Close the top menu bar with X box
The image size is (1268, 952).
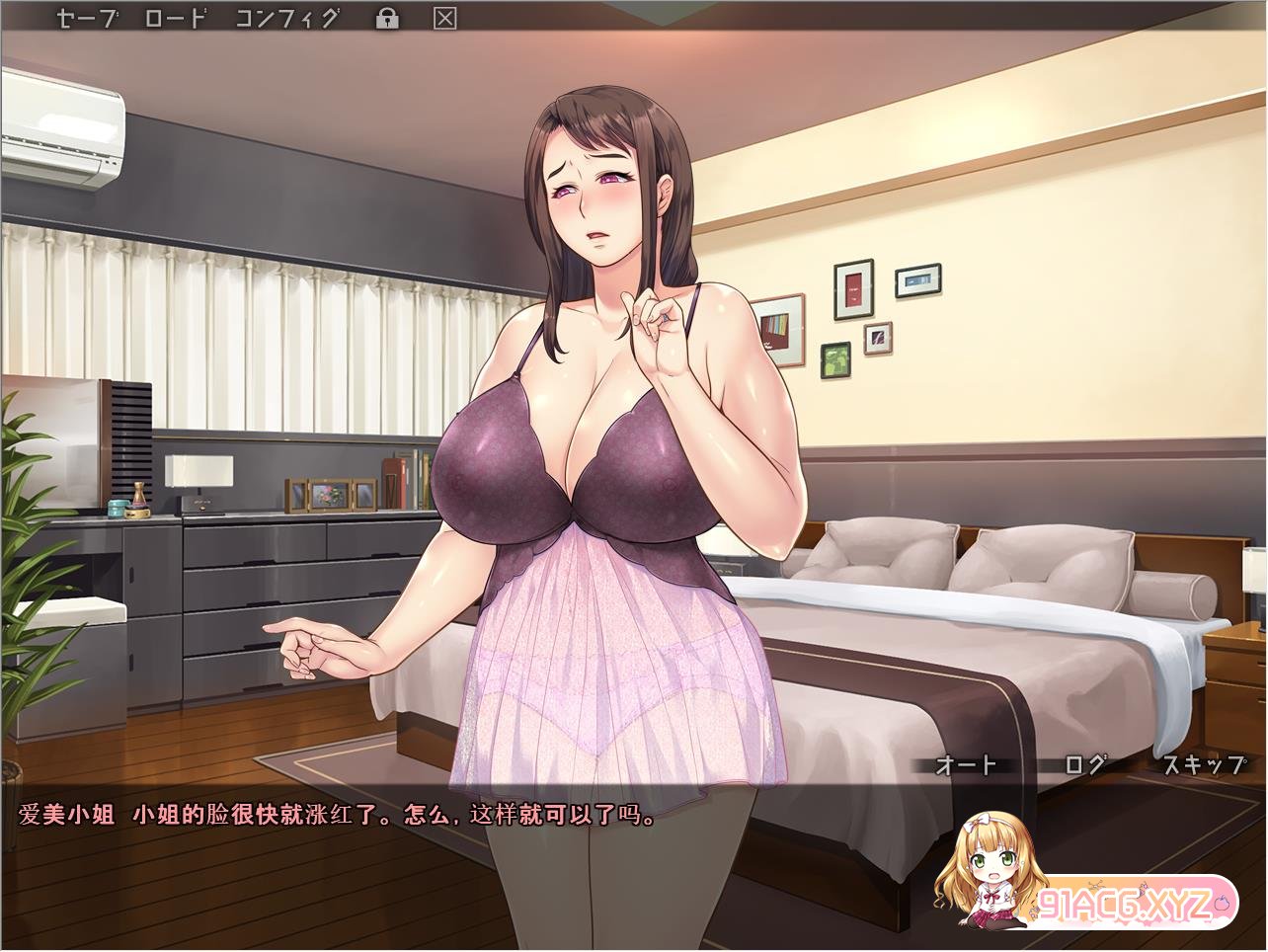(x=445, y=18)
